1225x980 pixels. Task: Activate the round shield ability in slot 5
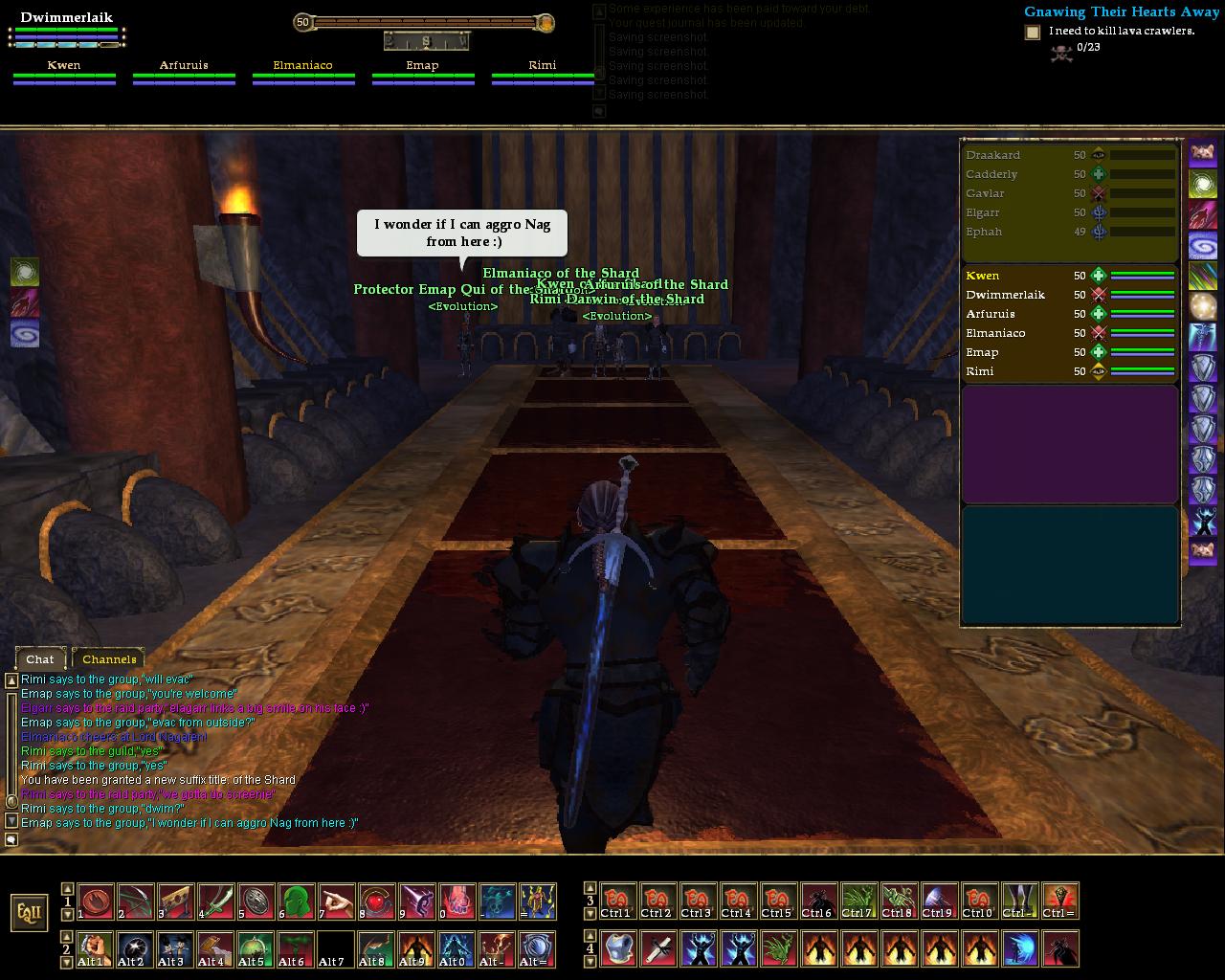[256, 901]
